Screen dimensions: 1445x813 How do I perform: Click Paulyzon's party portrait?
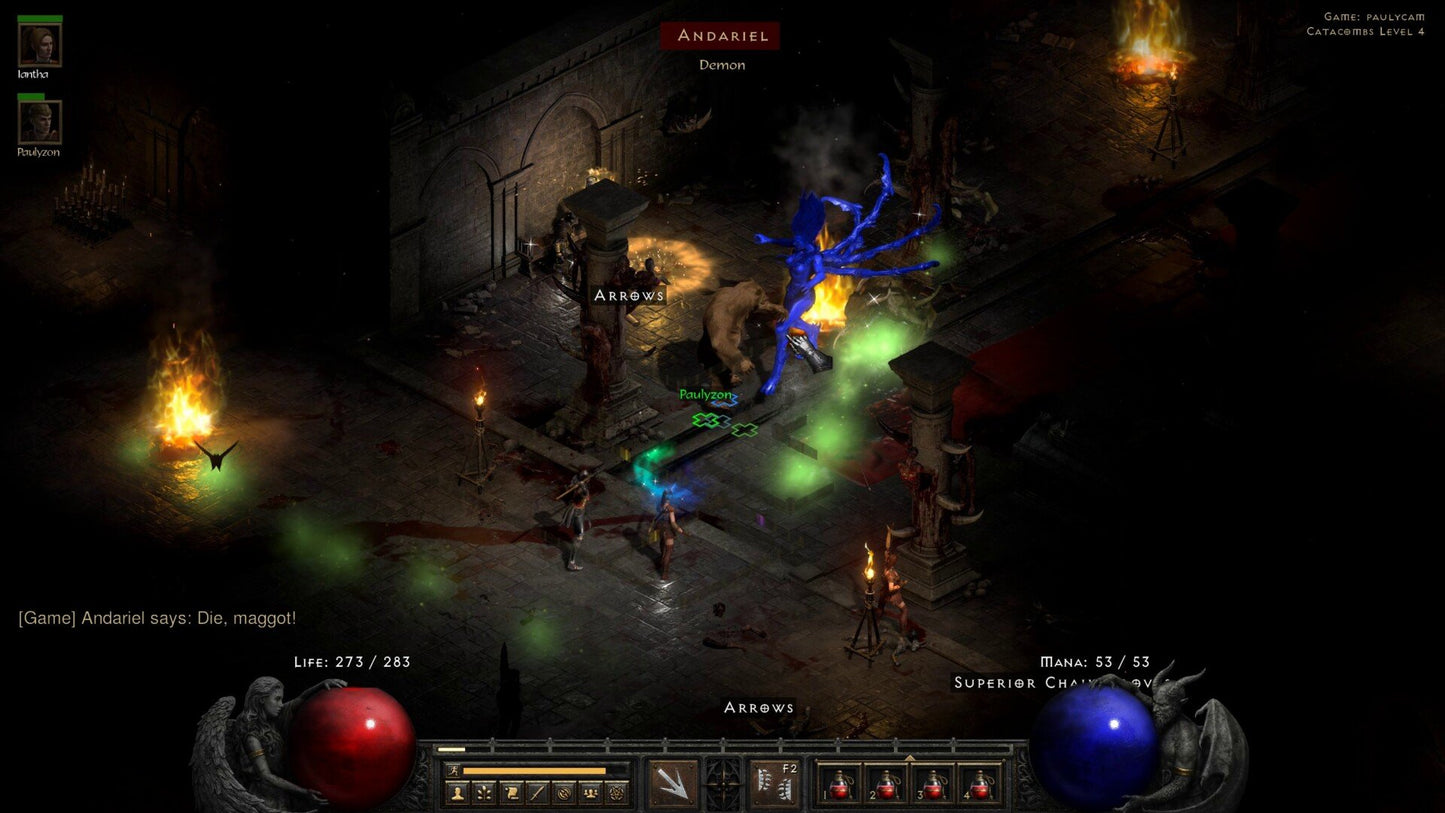click(40, 122)
